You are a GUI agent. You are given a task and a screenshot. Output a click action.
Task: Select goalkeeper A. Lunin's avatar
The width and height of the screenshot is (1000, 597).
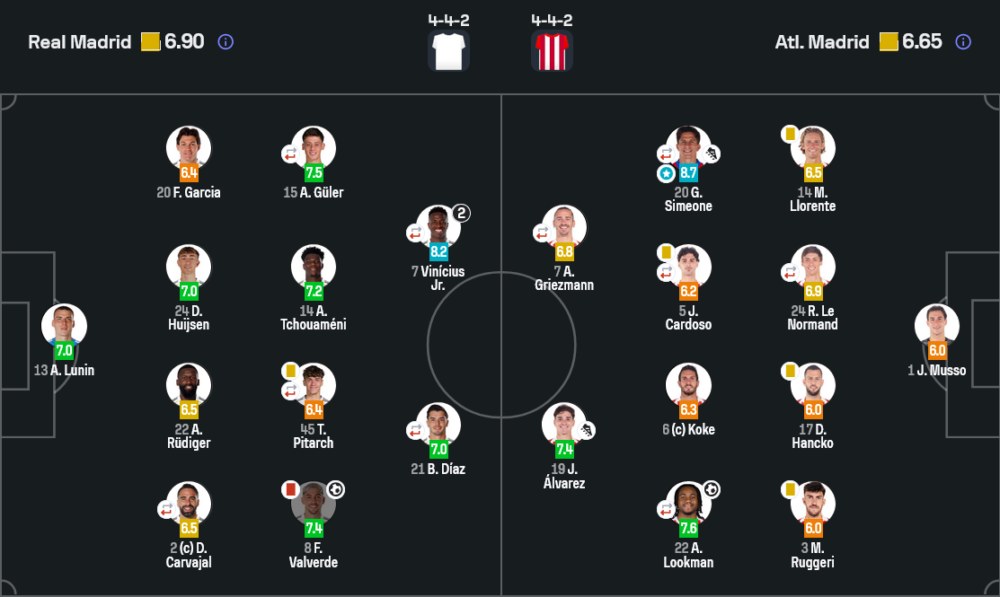[x=64, y=327]
